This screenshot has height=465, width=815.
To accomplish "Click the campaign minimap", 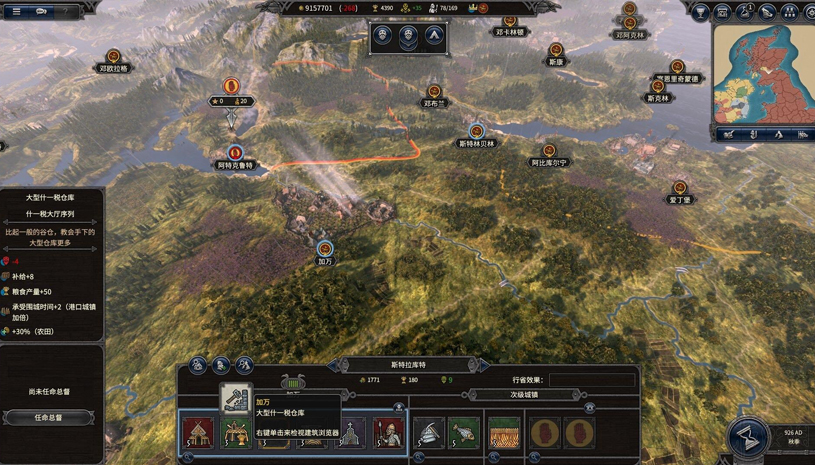I will click(763, 73).
